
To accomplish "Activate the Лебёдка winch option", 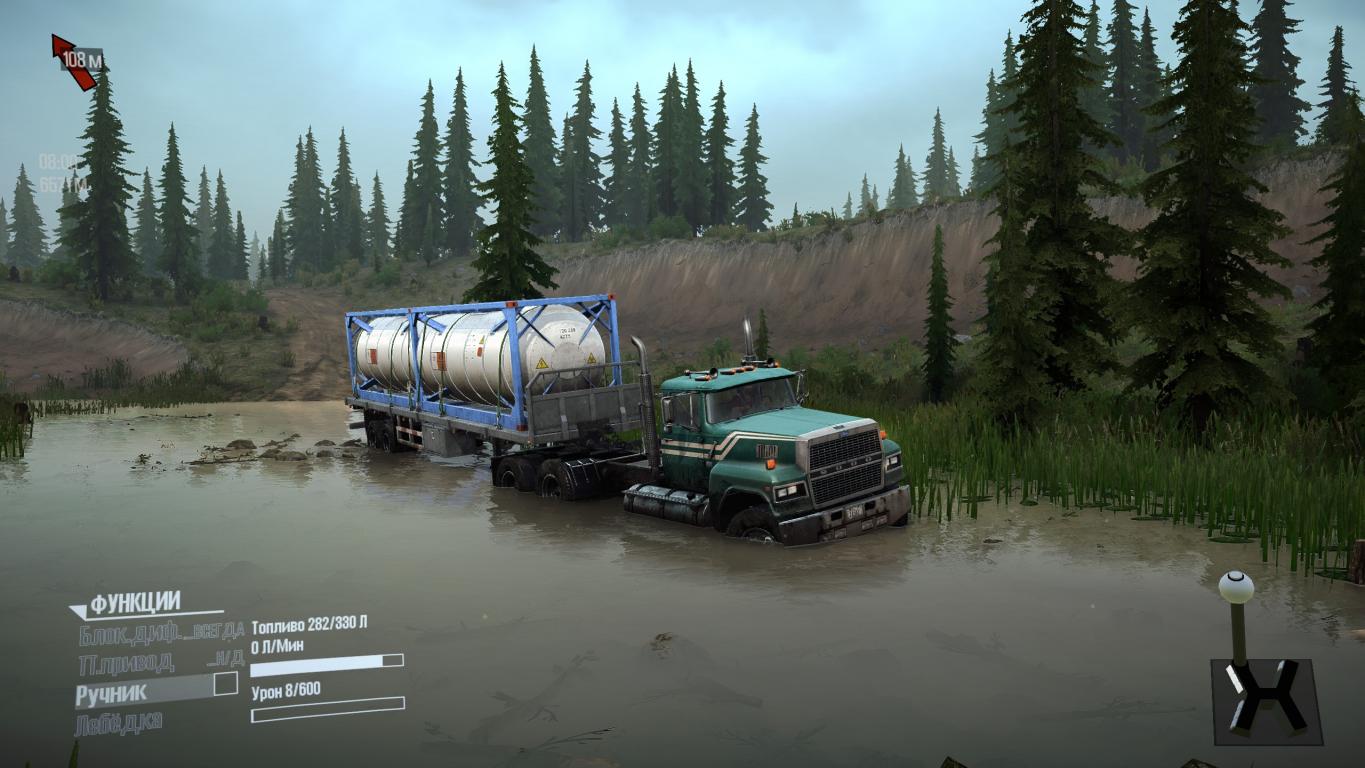I will click(x=118, y=721).
